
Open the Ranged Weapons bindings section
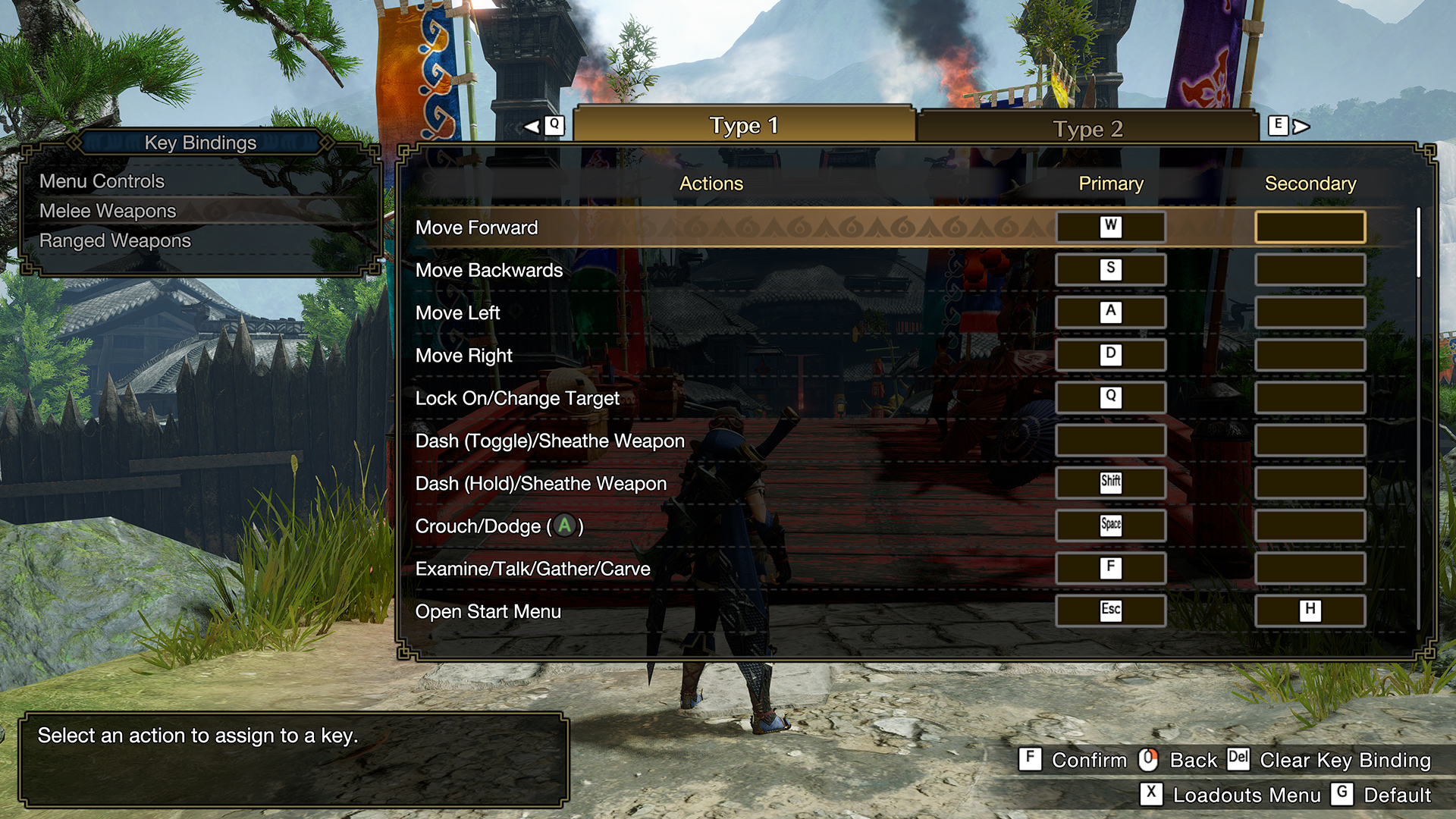pos(115,240)
